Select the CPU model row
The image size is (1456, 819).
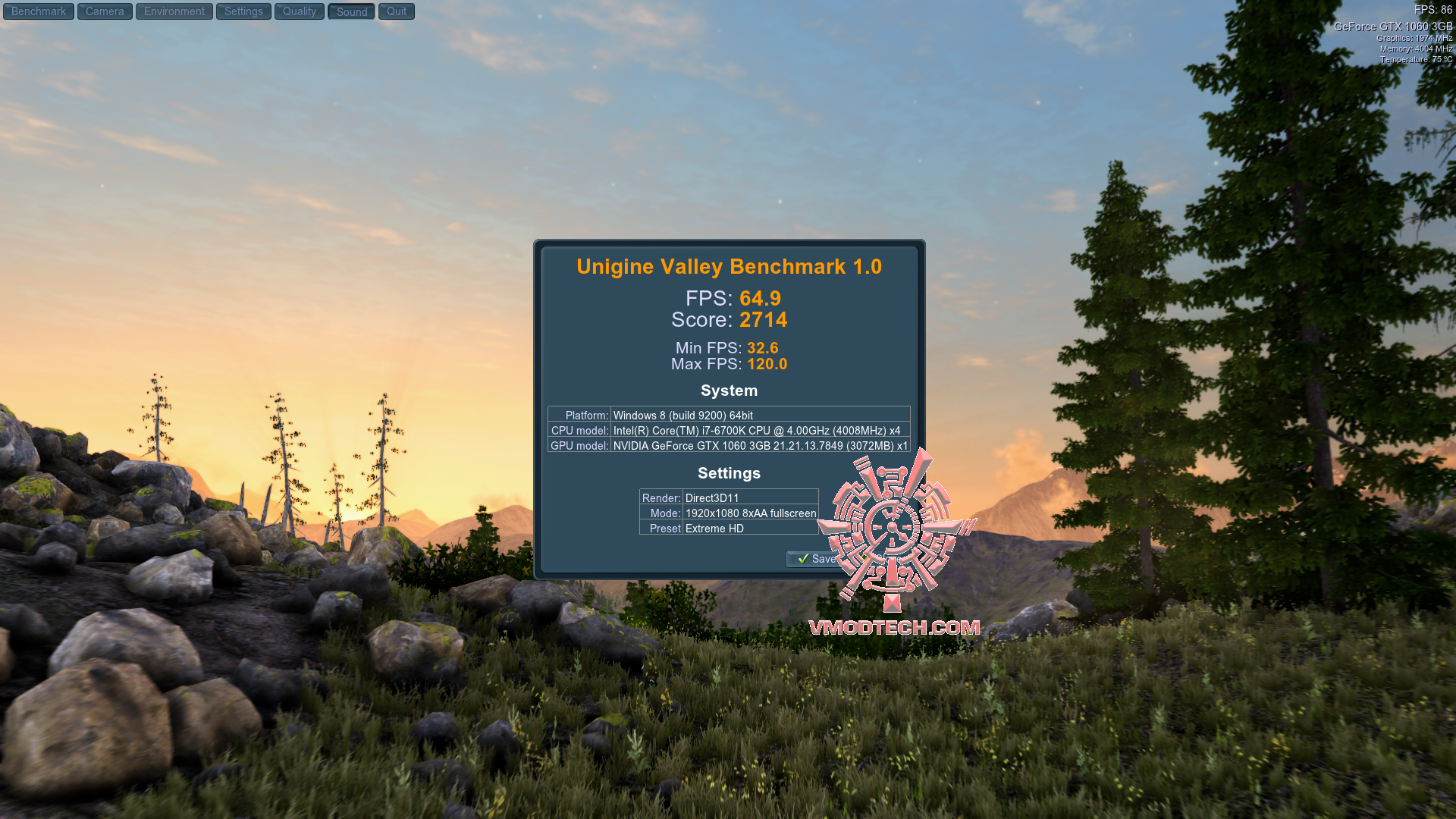tap(728, 431)
